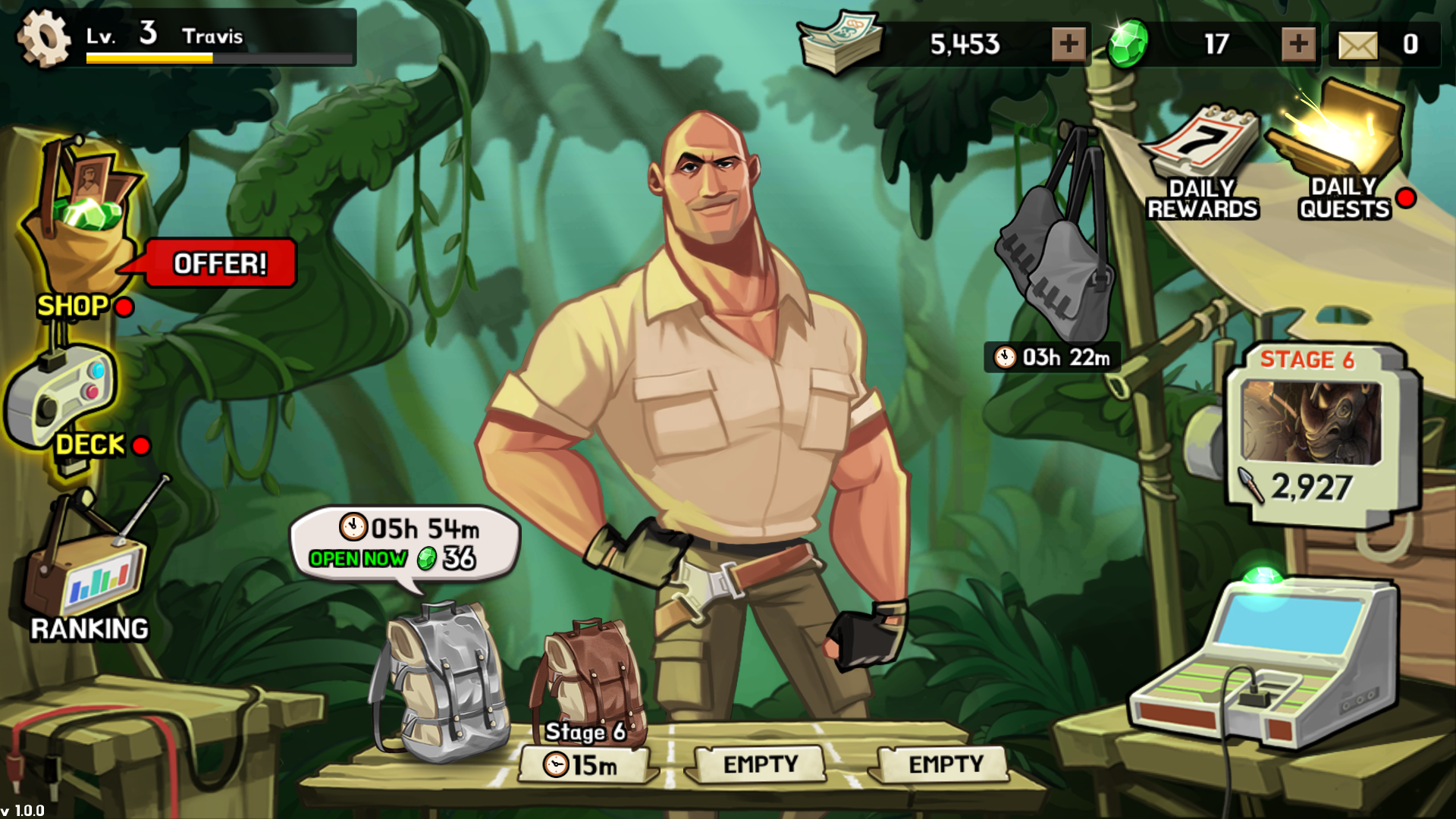Click the cash plus button to buy currency
Screen dimensions: 1456x819
(1068, 43)
